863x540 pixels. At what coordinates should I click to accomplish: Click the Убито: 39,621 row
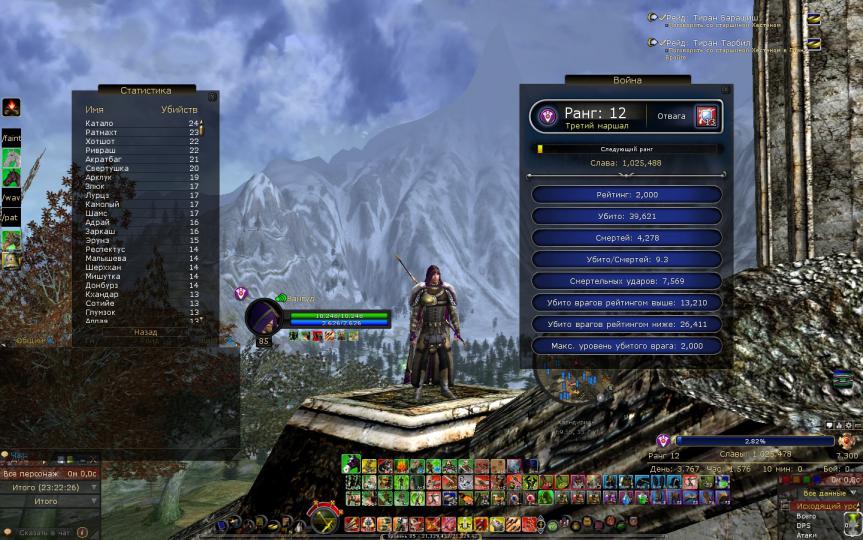(626, 215)
